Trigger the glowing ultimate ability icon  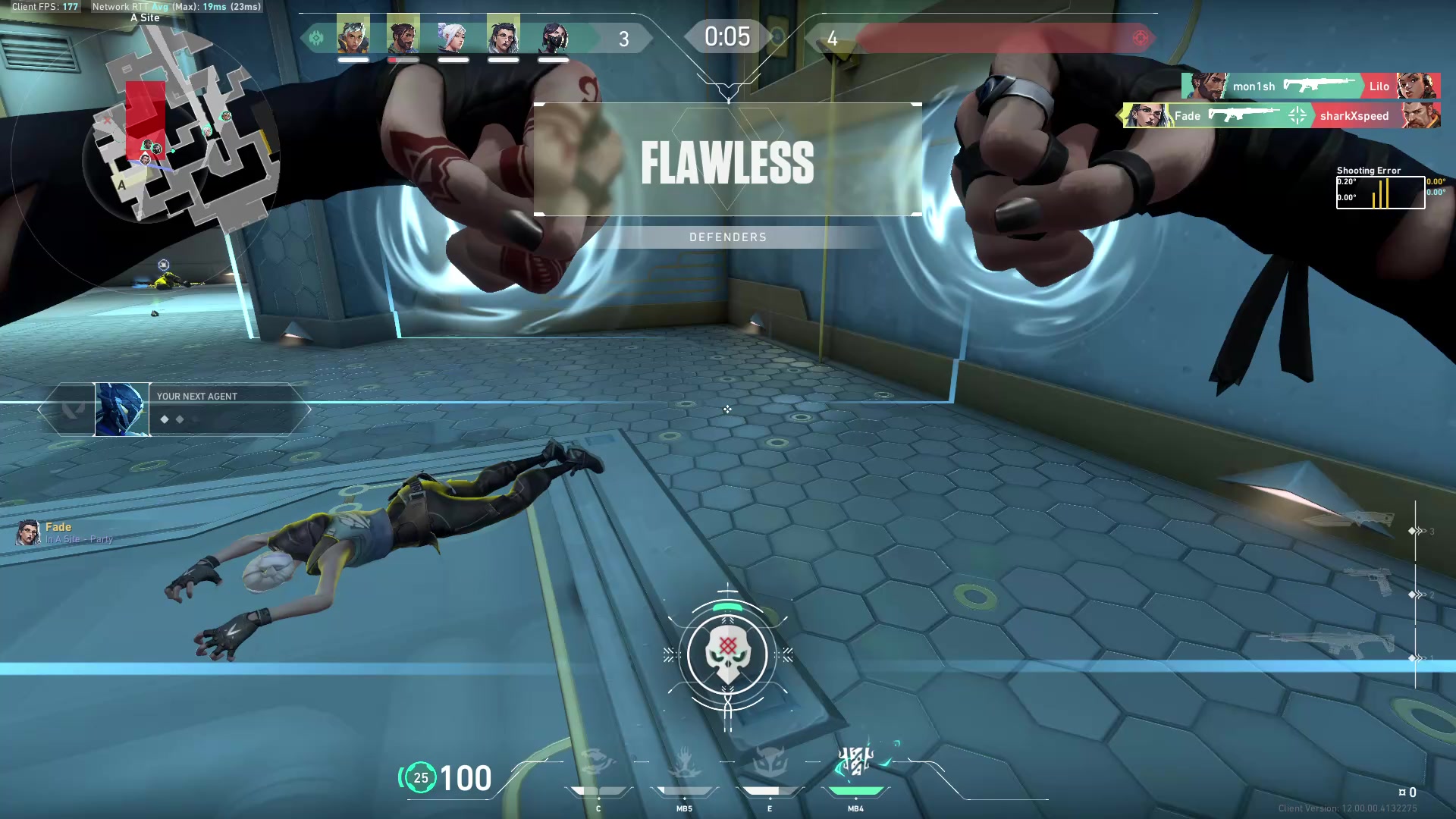pyautogui.click(x=856, y=761)
